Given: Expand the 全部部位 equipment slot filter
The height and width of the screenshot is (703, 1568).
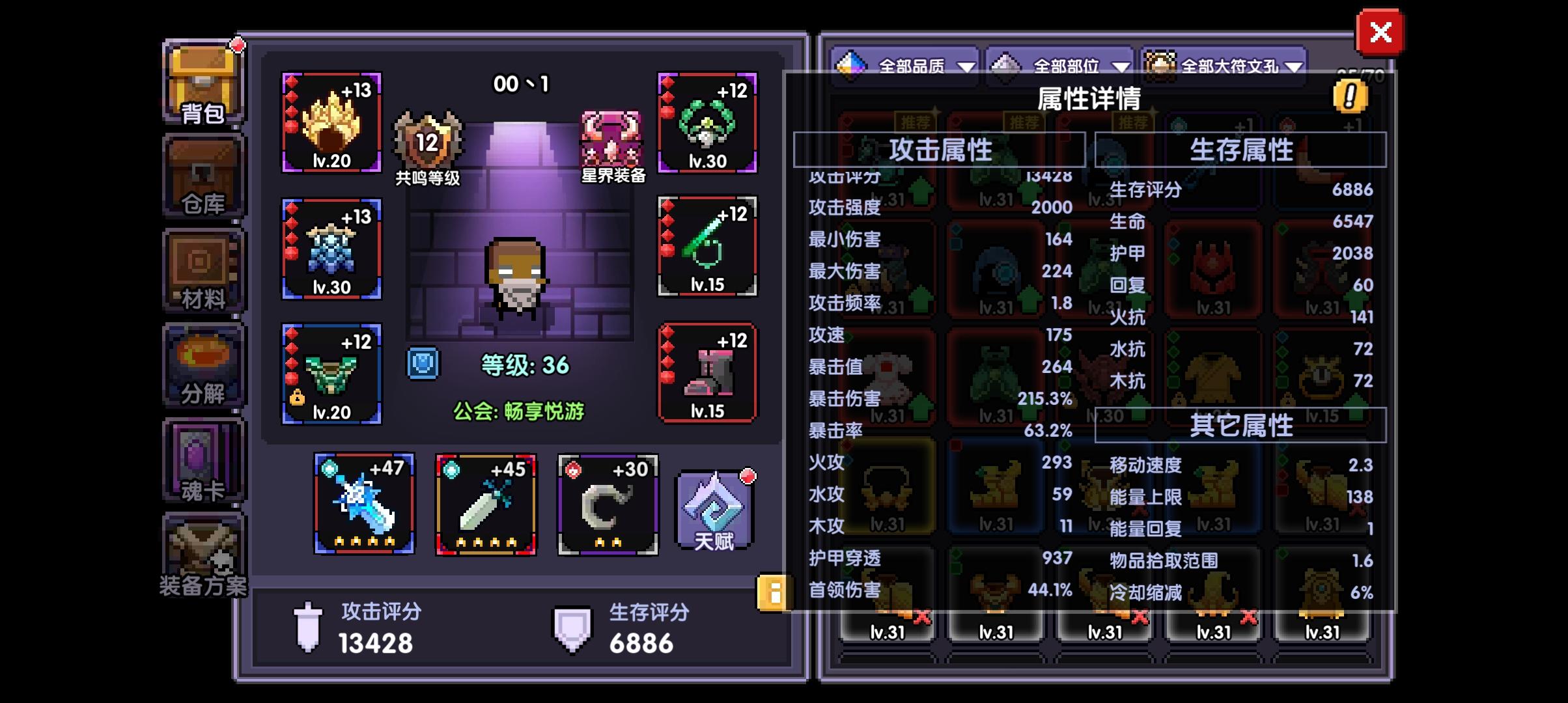Looking at the screenshot, I should pyautogui.click(x=1059, y=65).
